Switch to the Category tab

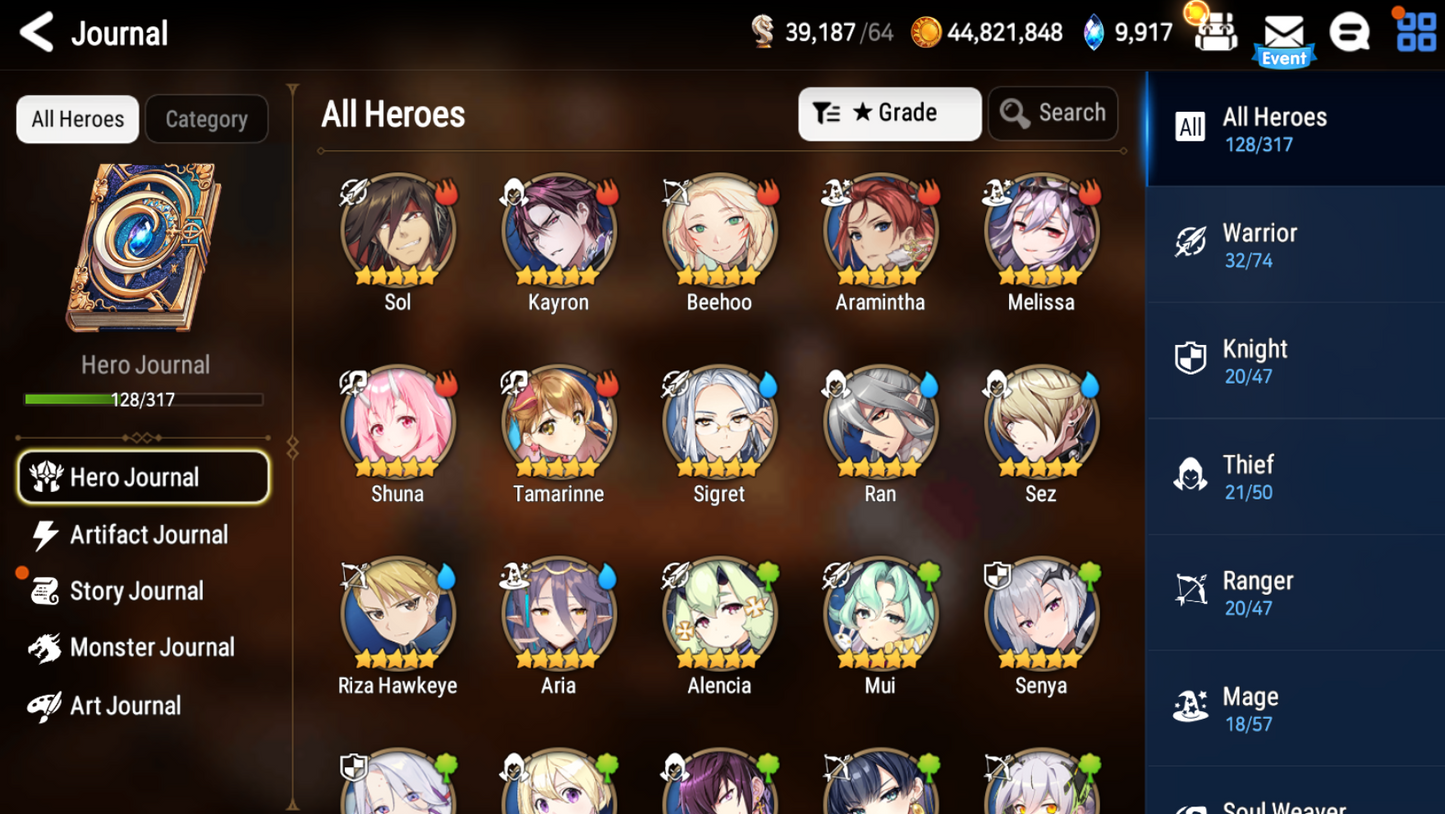(206, 119)
